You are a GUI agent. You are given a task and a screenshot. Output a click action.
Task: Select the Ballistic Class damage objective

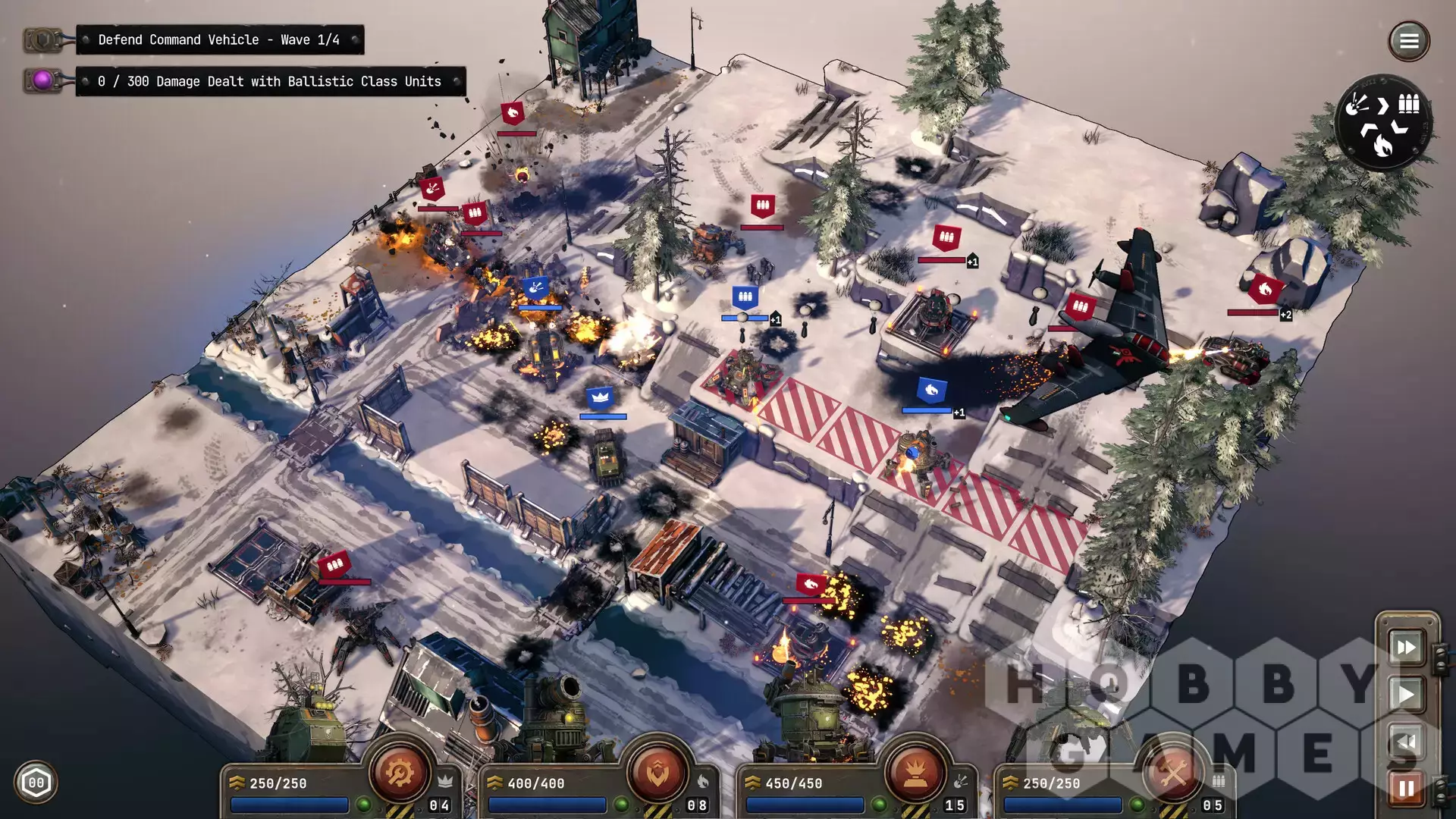pos(269,82)
